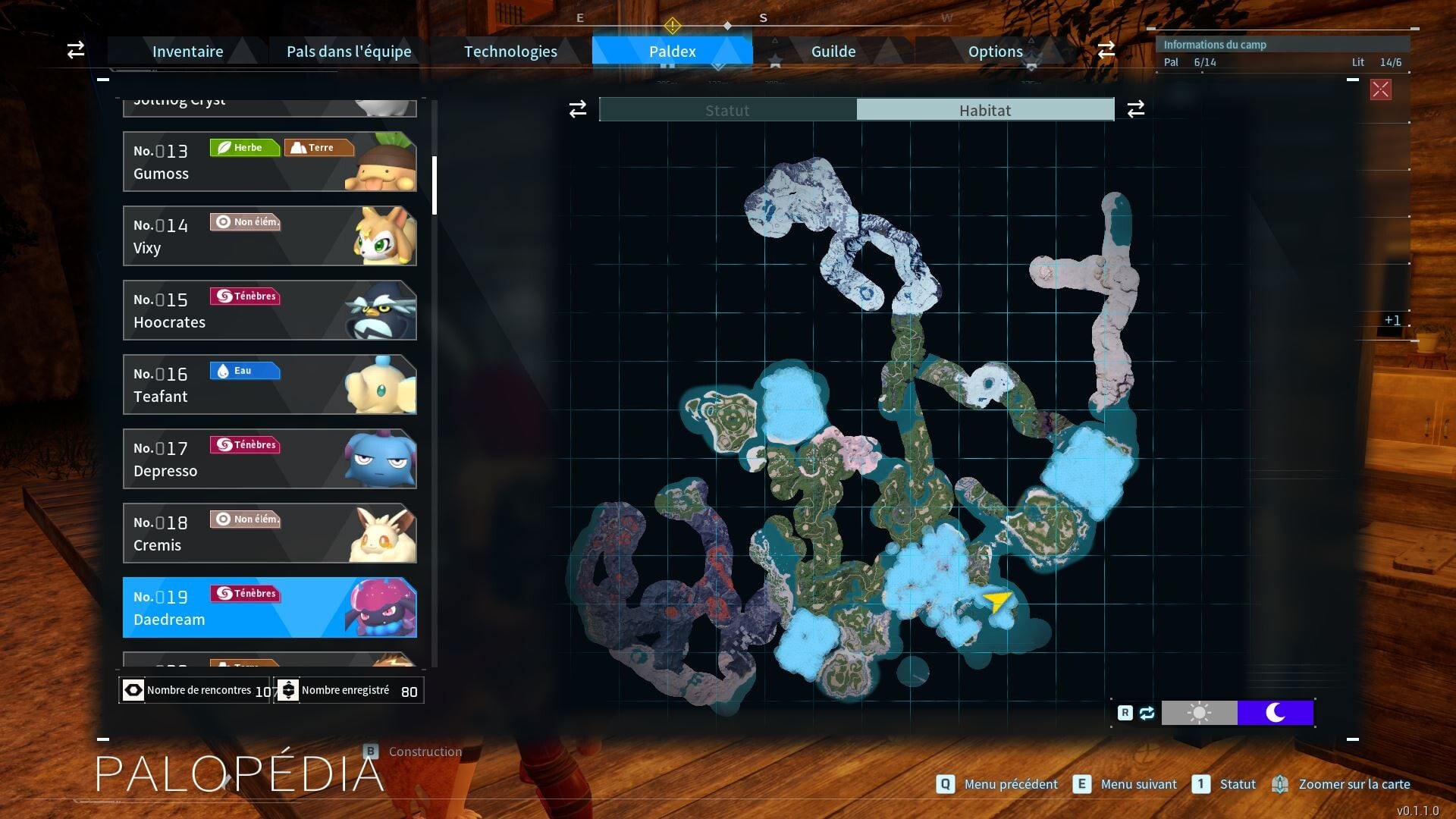
Task: Open the Options tab
Action: tap(995, 52)
